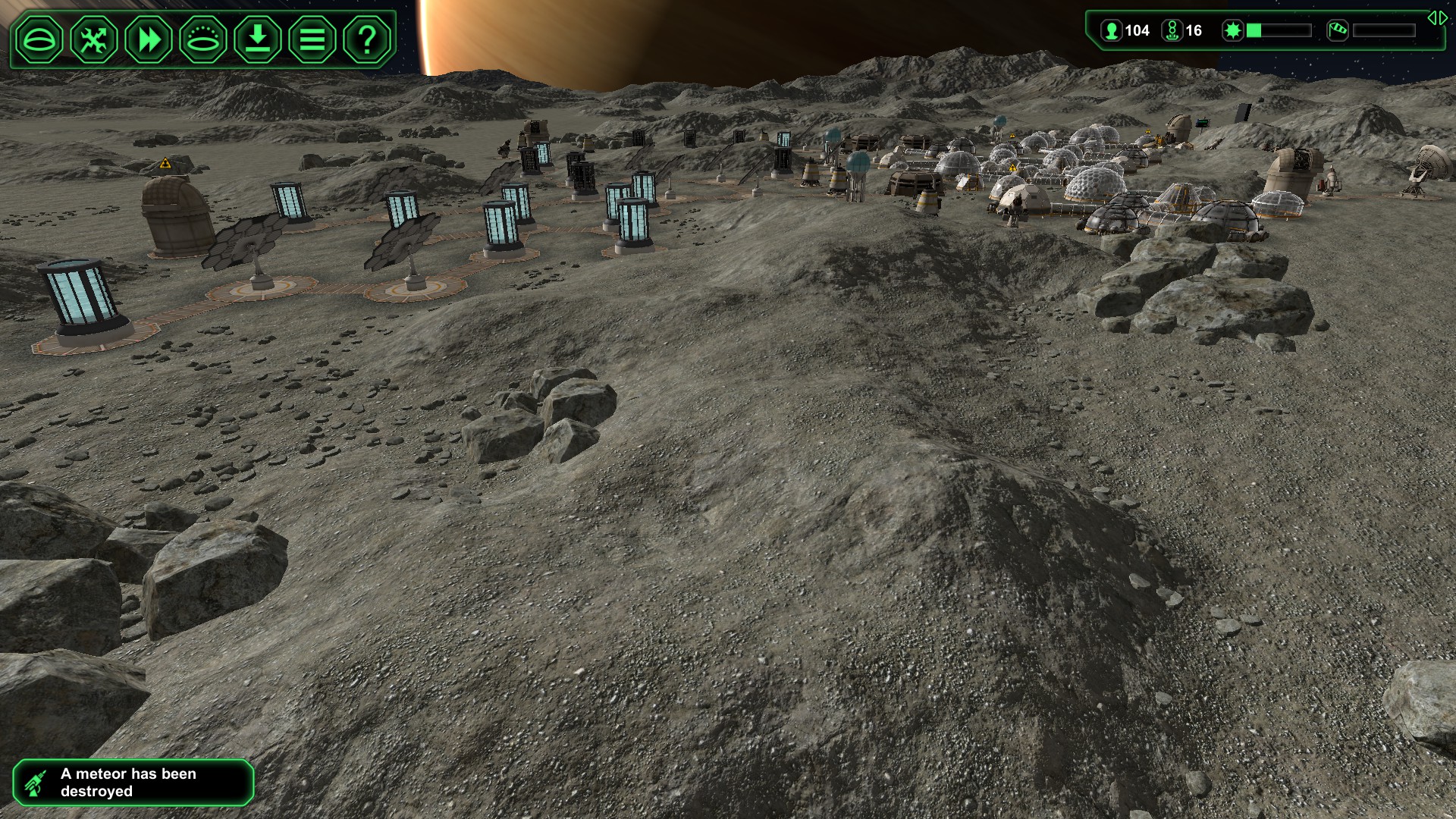Toggle the stats panel expand arrows

click(x=1437, y=18)
